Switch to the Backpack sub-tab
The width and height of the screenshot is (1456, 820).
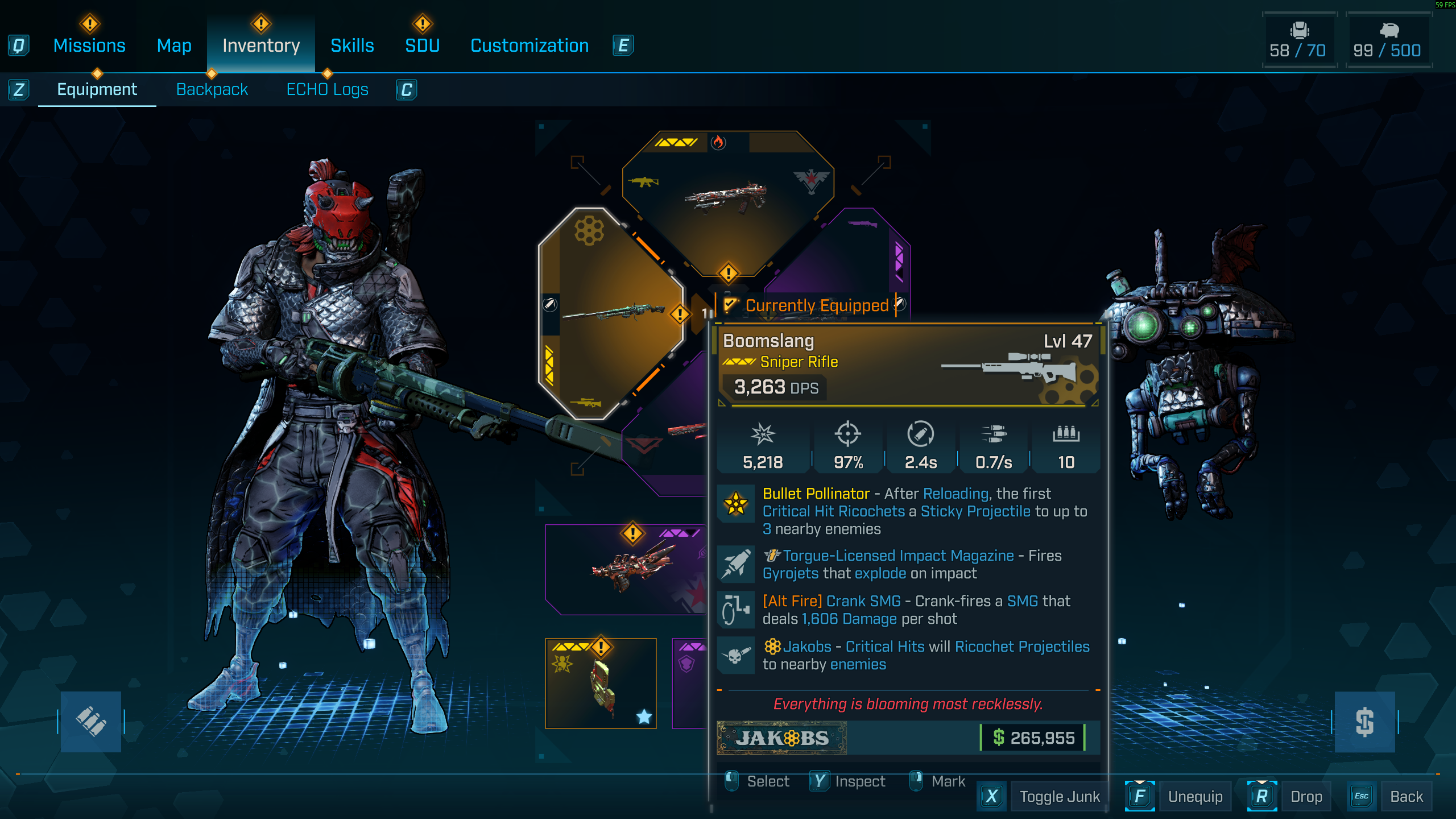point(212,89)
